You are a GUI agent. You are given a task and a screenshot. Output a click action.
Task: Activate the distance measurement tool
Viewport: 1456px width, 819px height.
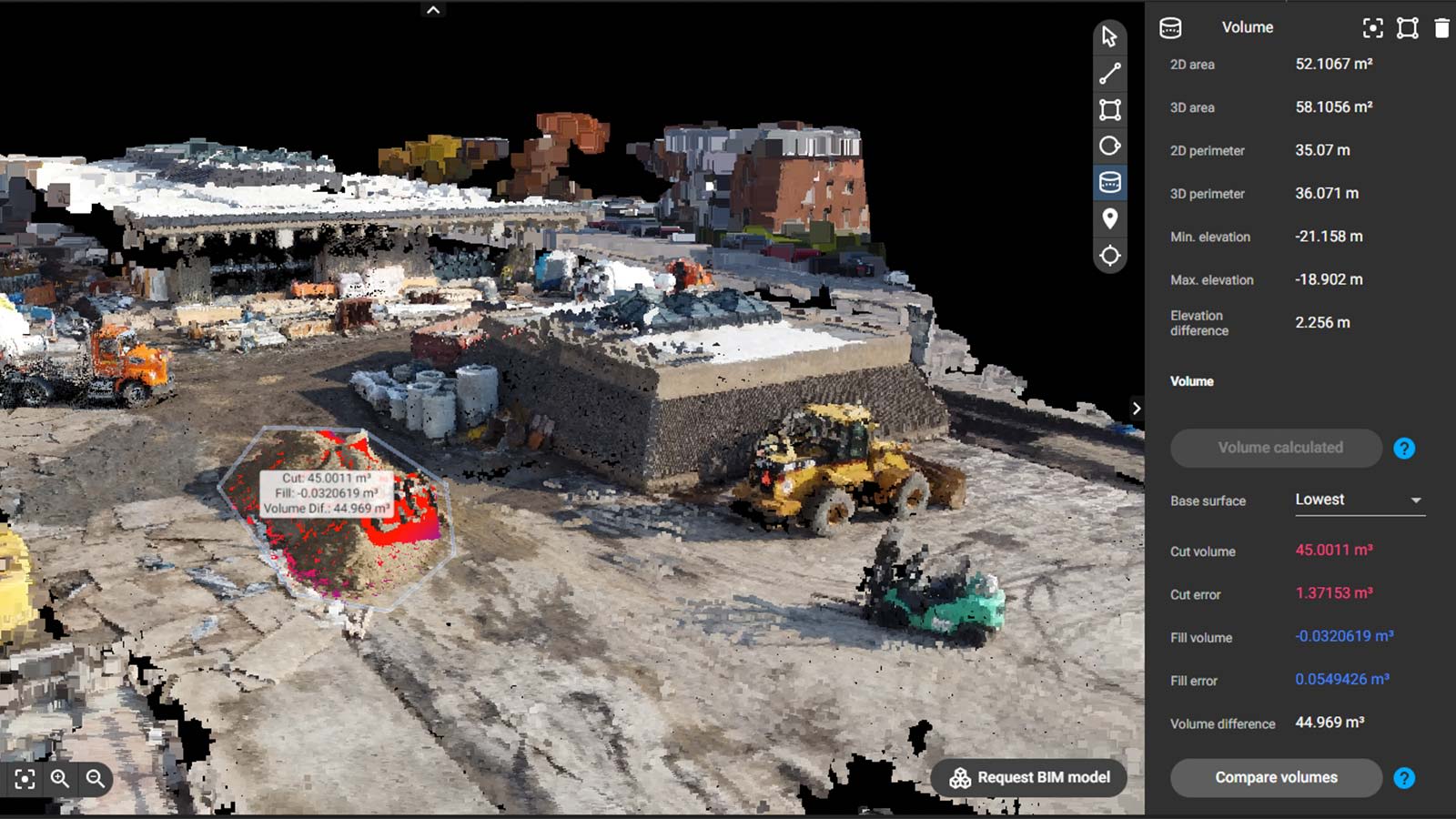(x=1109, y=72)
